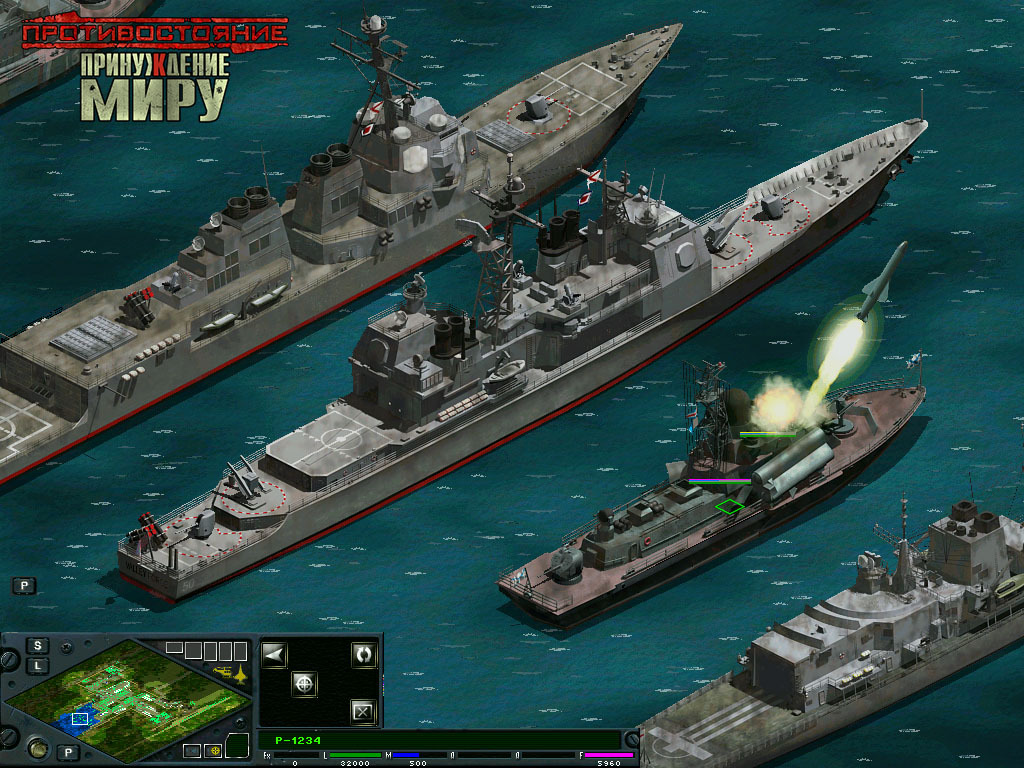Click the small P button above the panel

pyautogui.click(x=23, y=586)
